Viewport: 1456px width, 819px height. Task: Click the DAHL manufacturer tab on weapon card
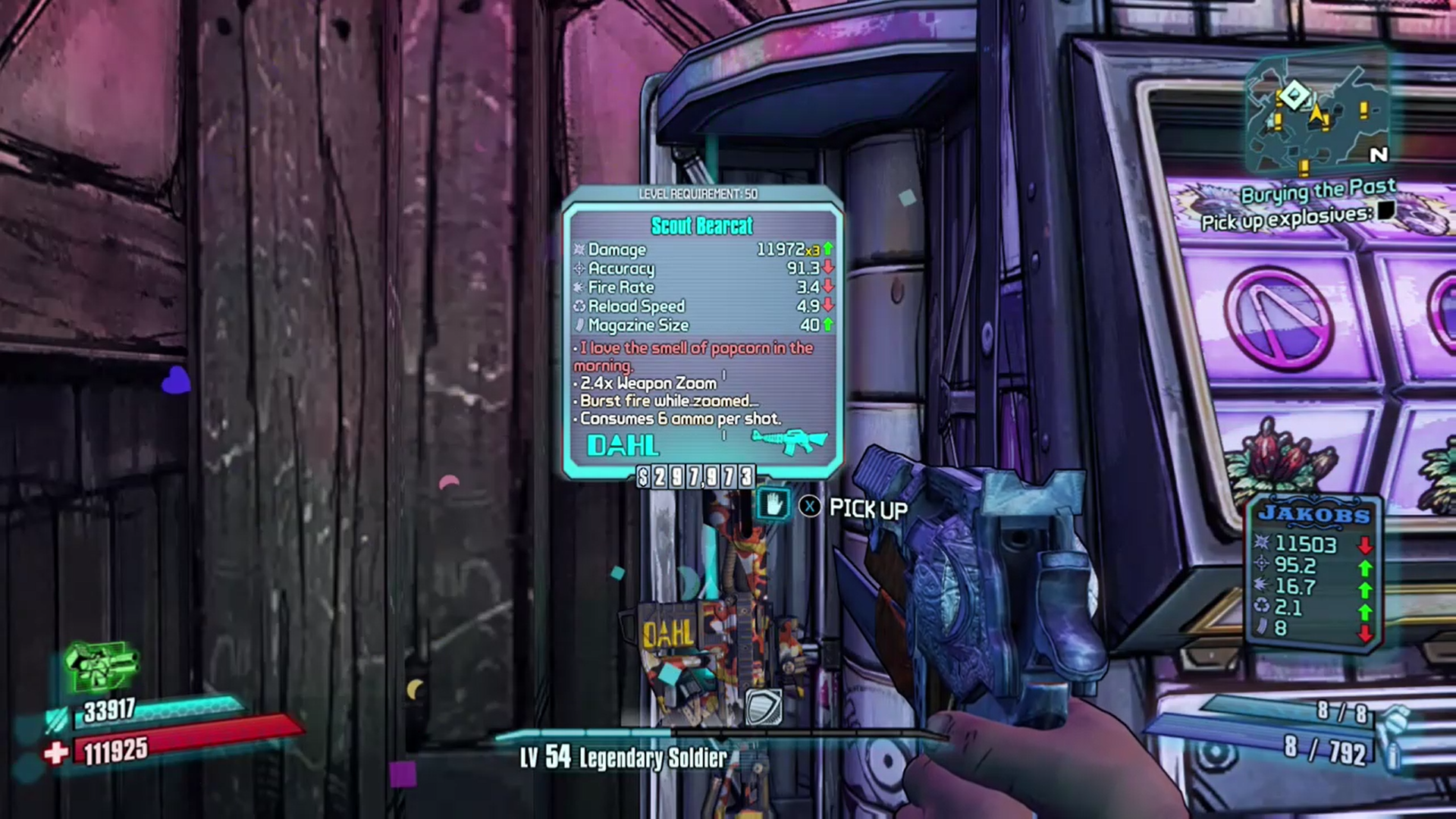623,444
